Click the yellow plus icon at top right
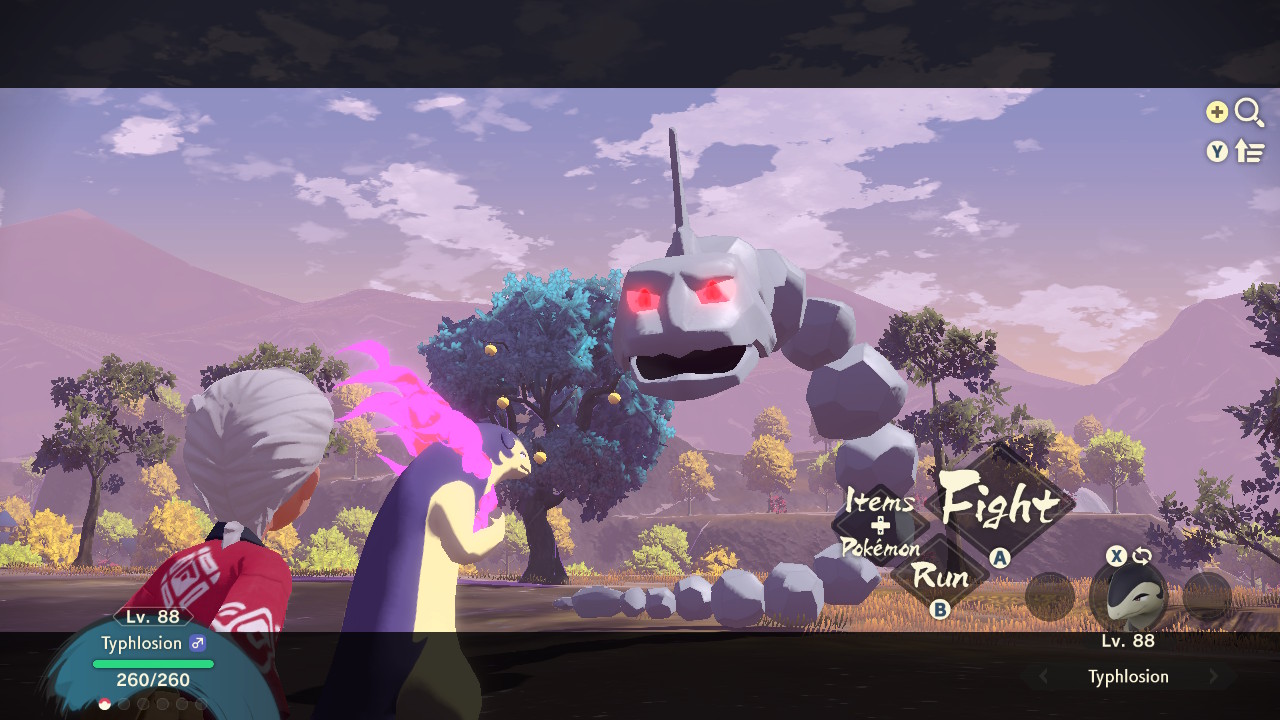Viewport: 1280px width, 720px height. (x=1216, y=113)
